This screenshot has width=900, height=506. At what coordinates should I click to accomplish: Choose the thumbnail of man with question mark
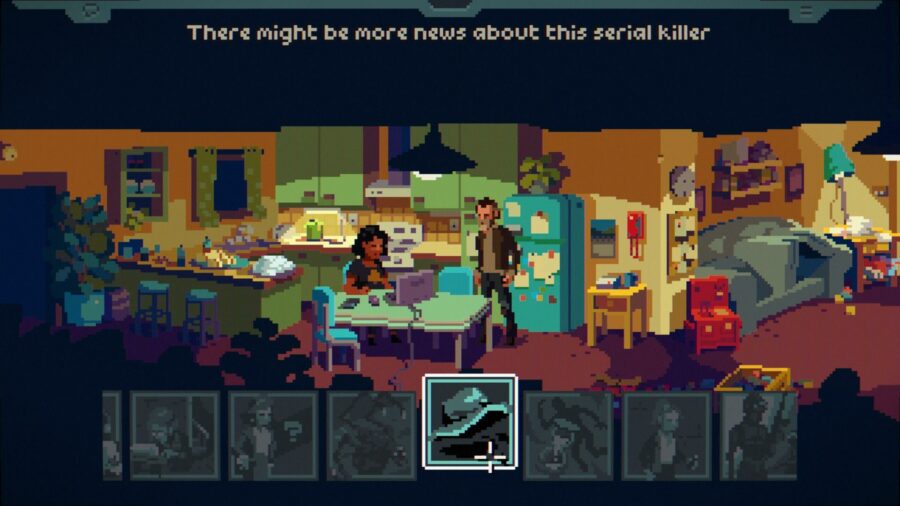coord(273,434)
